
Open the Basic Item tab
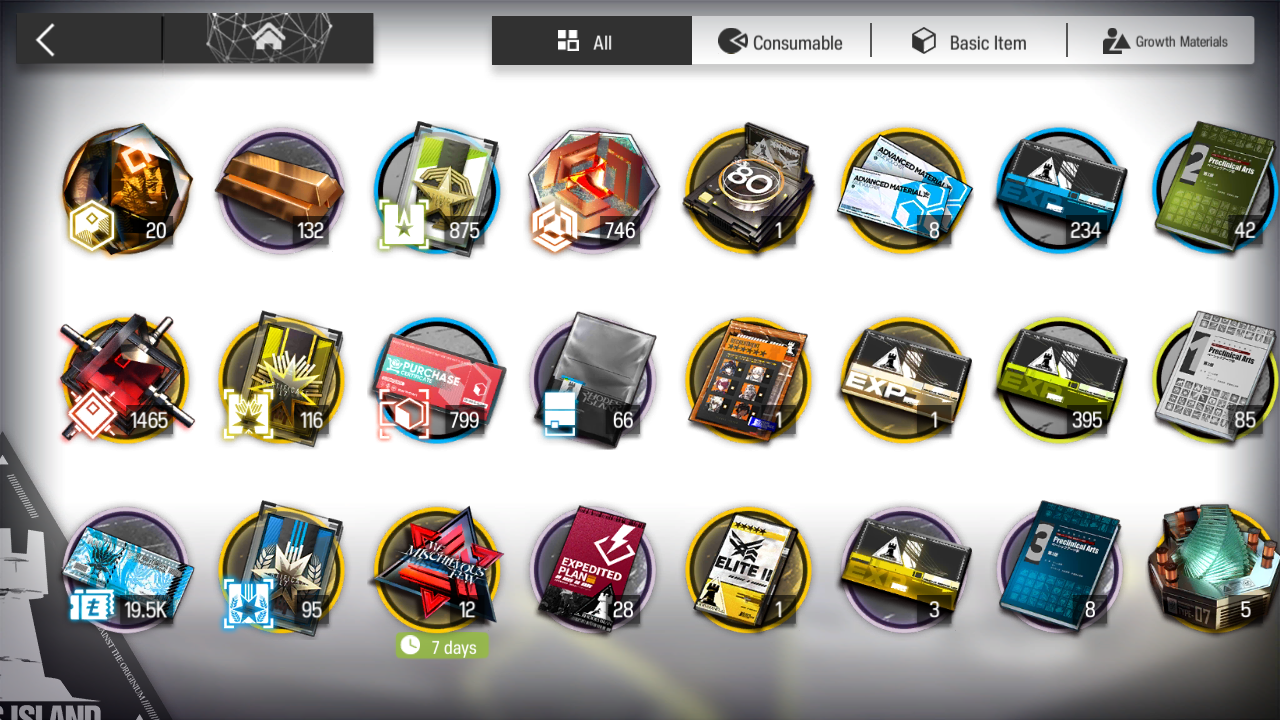point(969,42)
